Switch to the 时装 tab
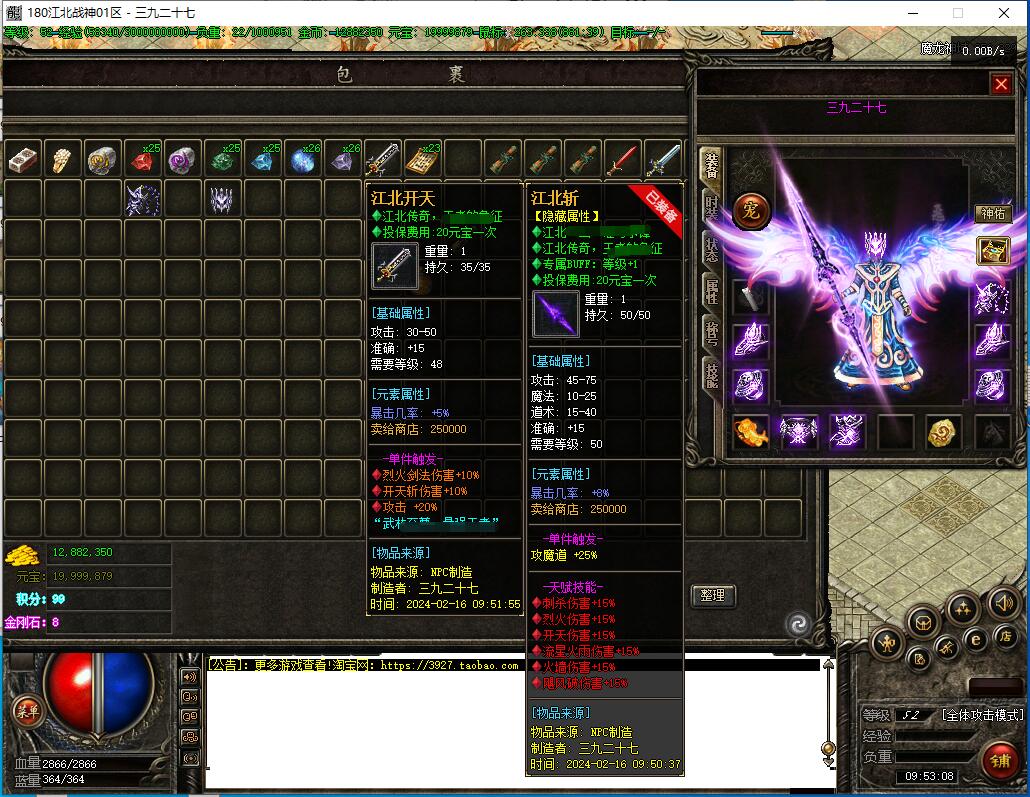Viewport: 1030px width, 797px height. point(711,206)
